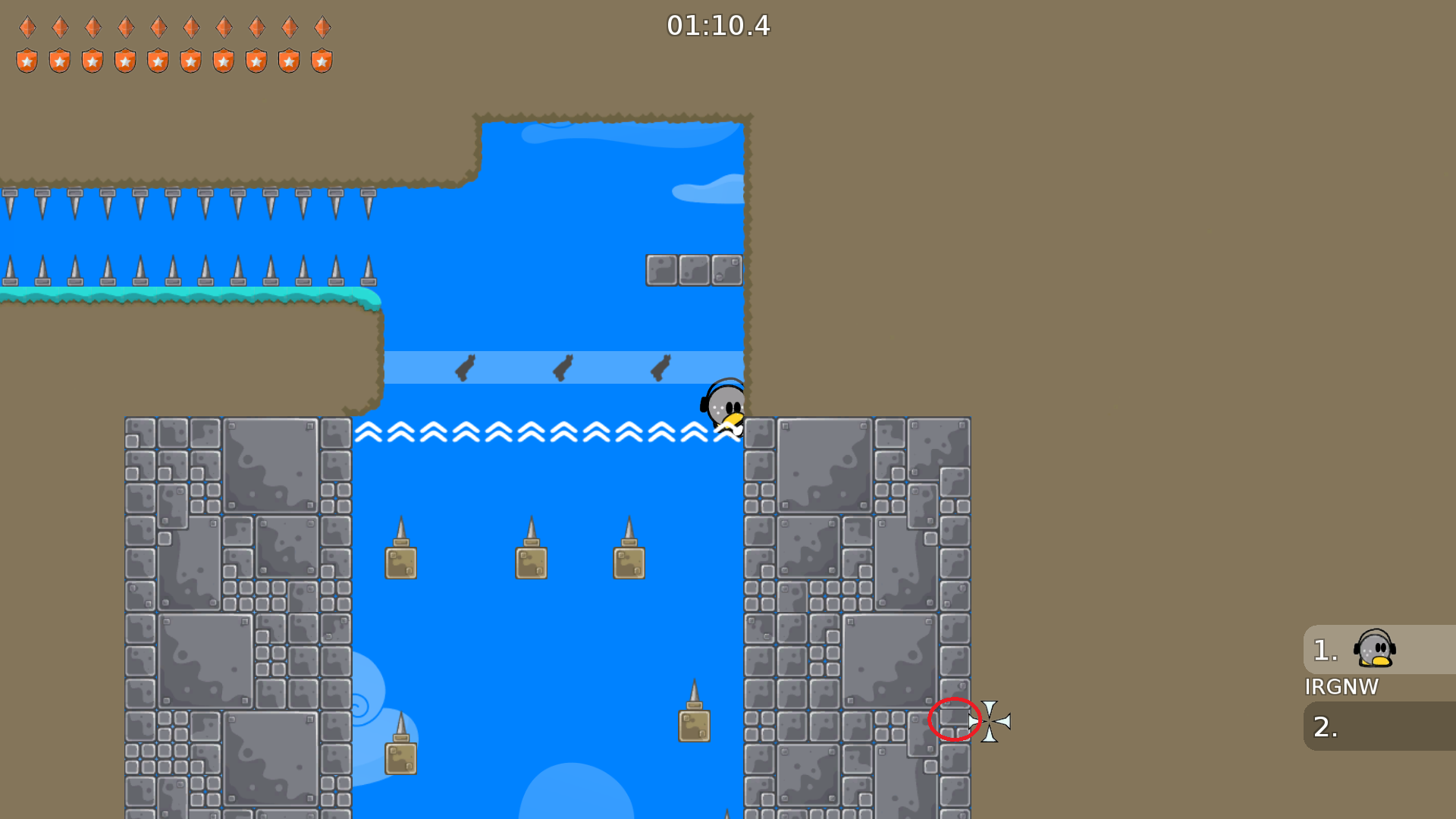Screen dimensions: 1456x819
Task: Toggle the first shield badge with star
Action: pyautogui.click(x=27, y=59)
